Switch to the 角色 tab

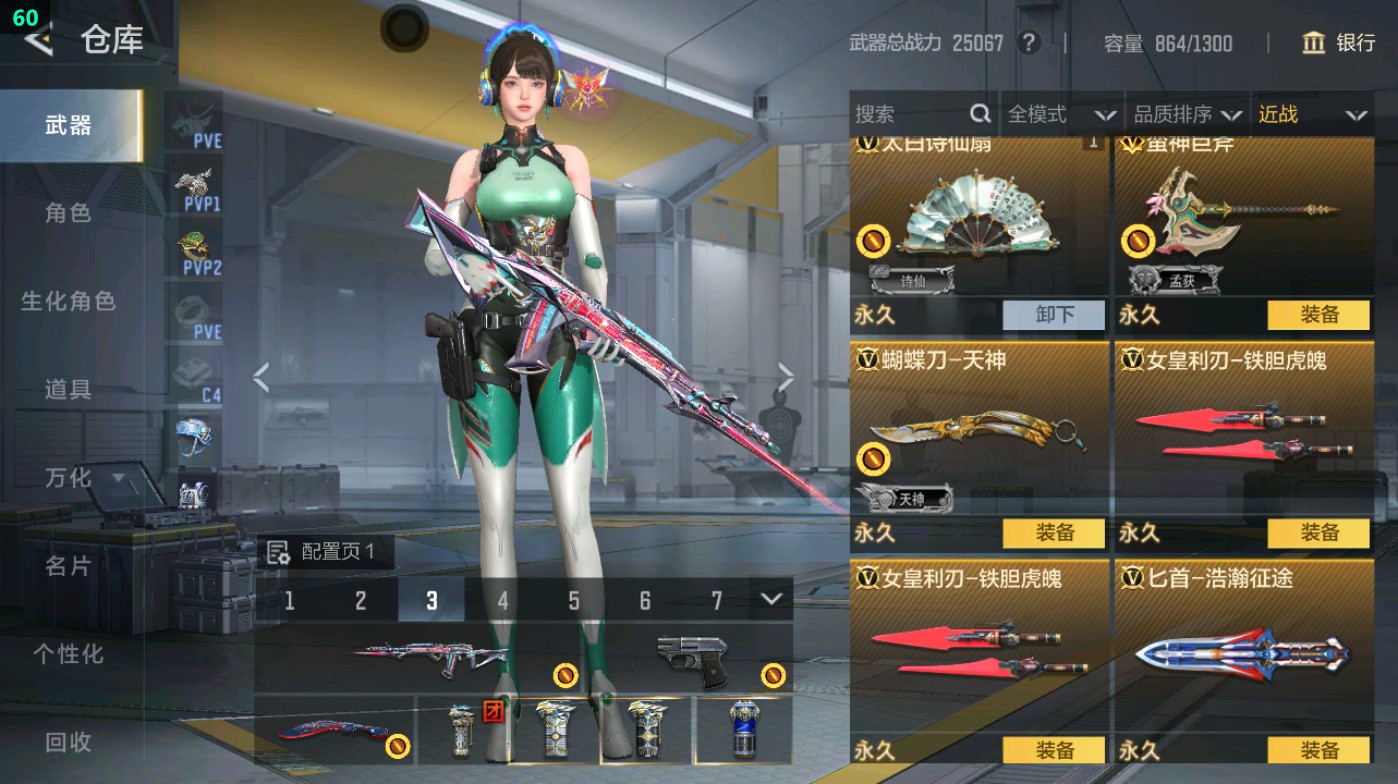71,214
